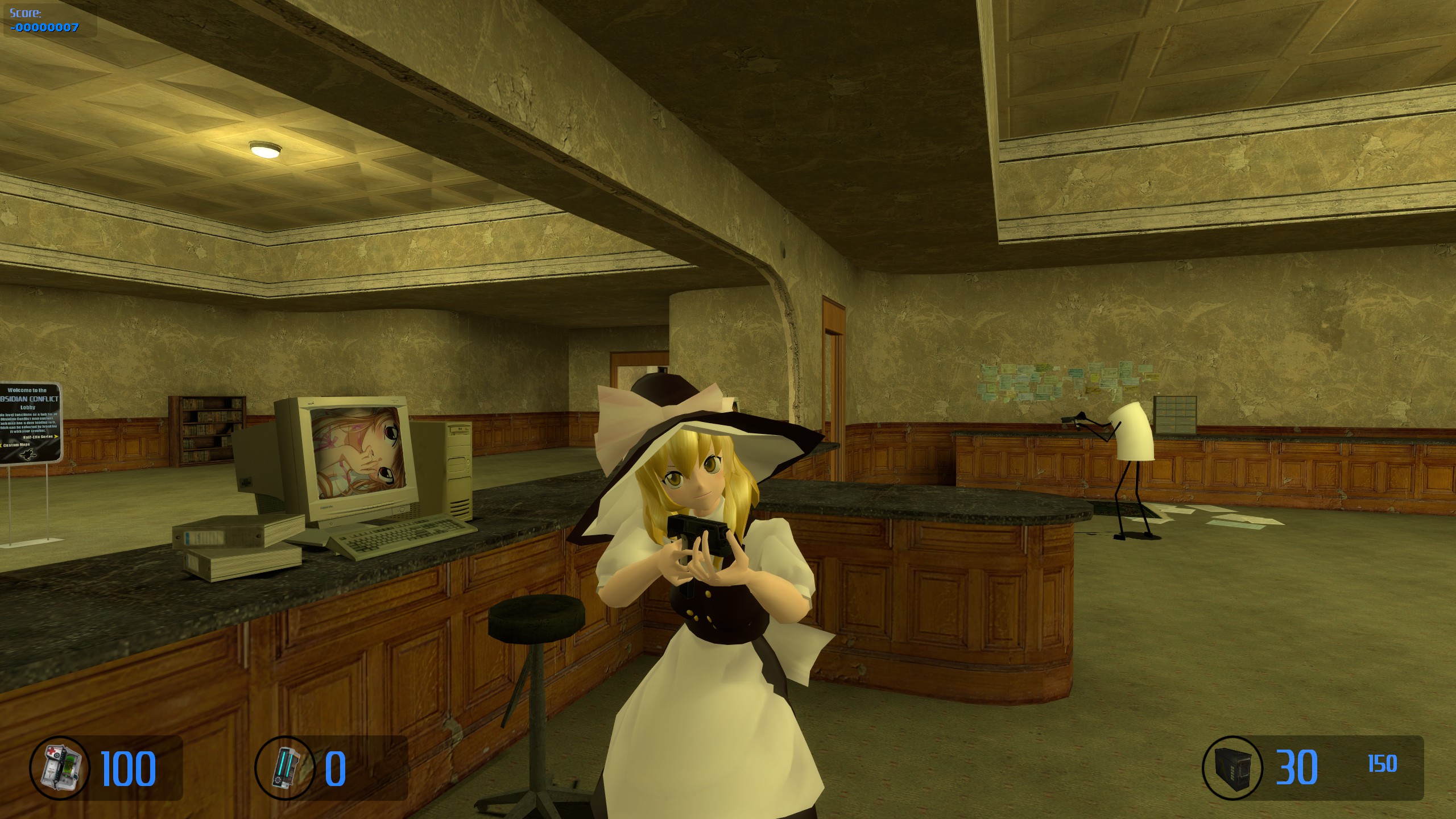
Task: Click the ammo box icon
Action: click(x=1232, y=767)
